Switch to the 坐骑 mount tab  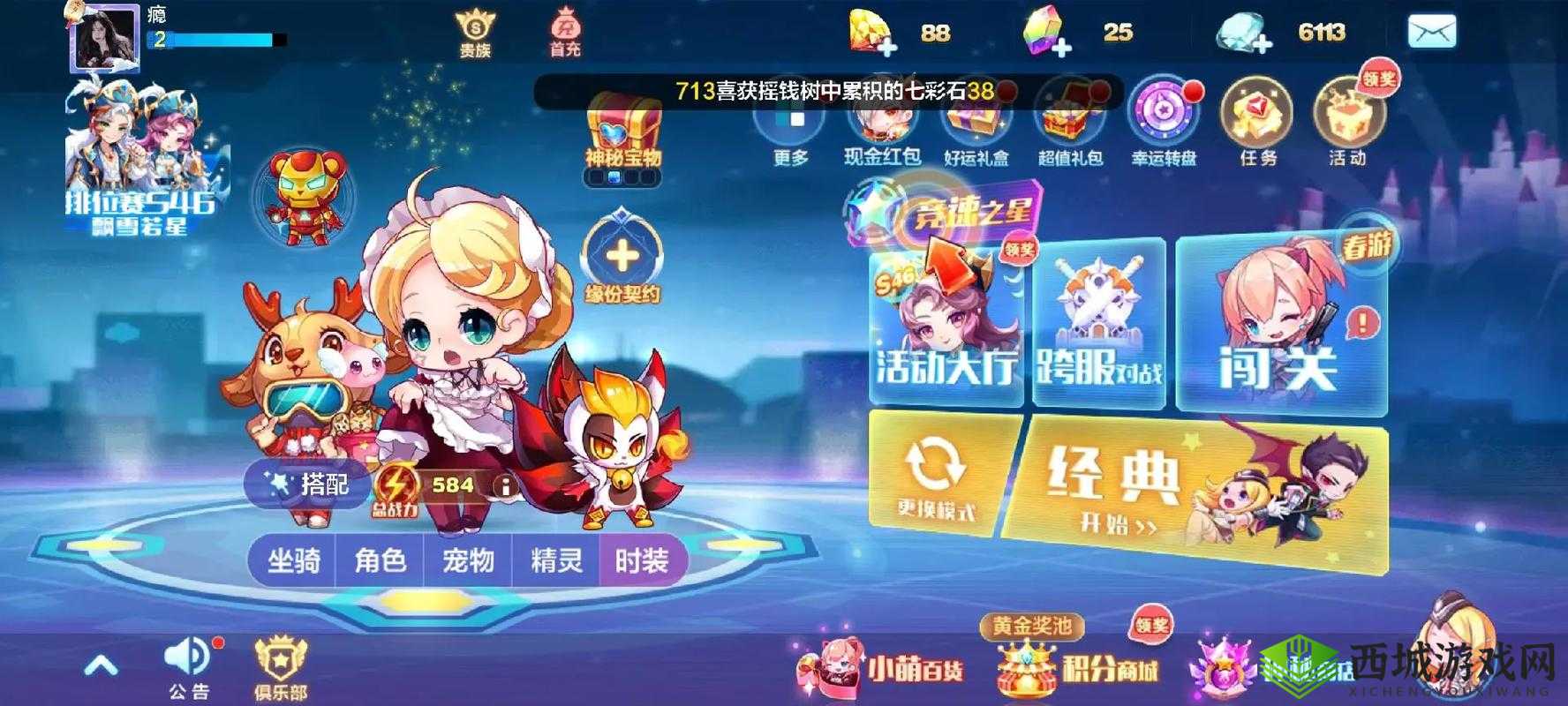click(291, 558)
